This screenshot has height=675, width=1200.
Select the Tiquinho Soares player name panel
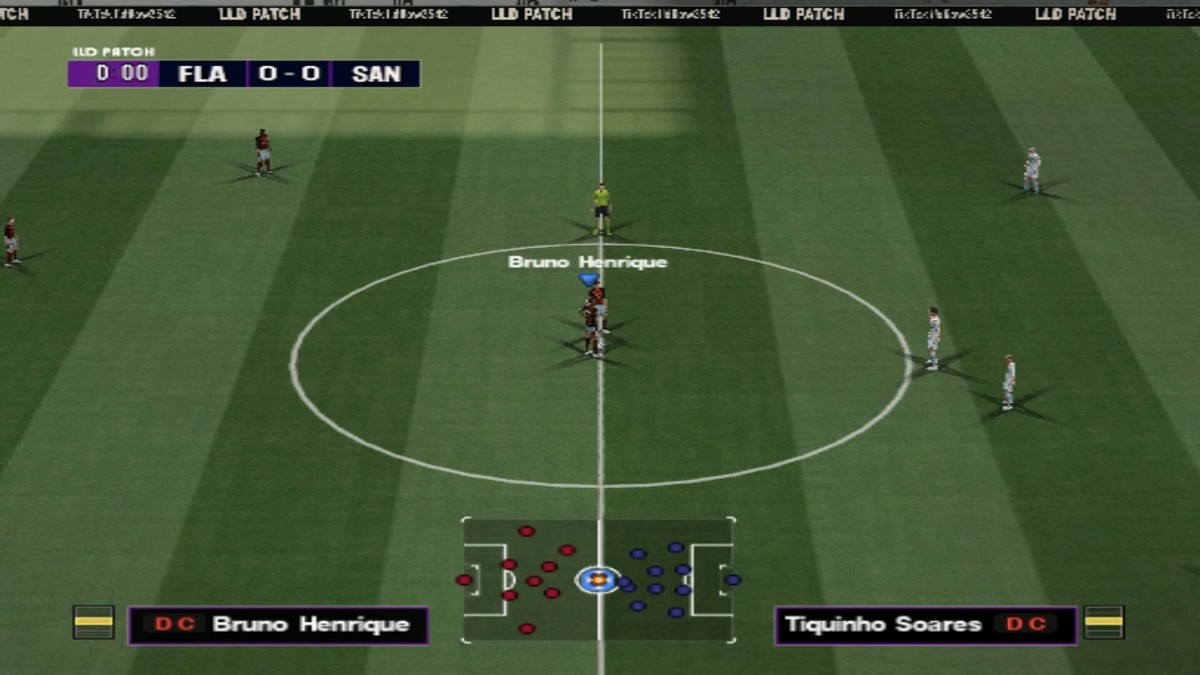click(x=925, y=625)
